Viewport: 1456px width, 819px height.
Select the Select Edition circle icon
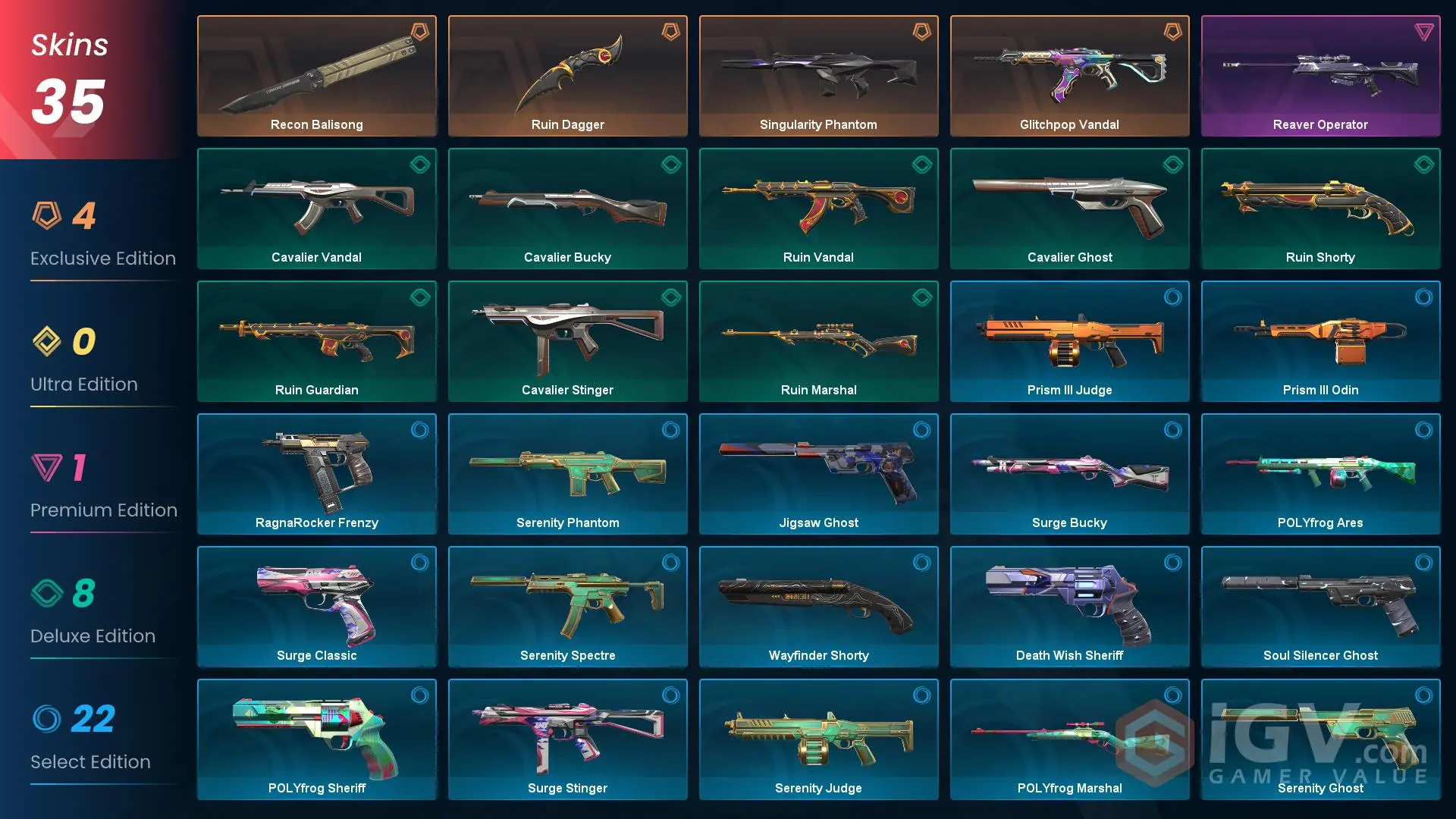coord(49,720)
